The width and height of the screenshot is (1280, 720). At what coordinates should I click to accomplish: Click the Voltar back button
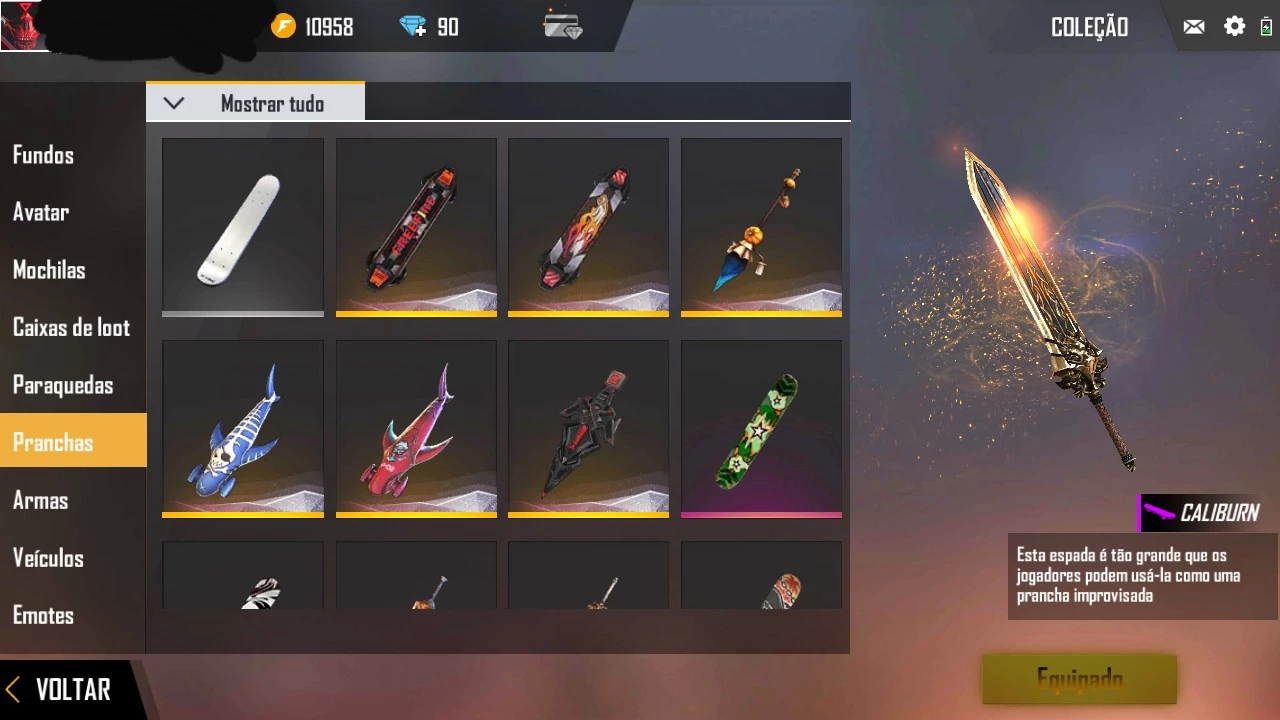click(60, 689)
